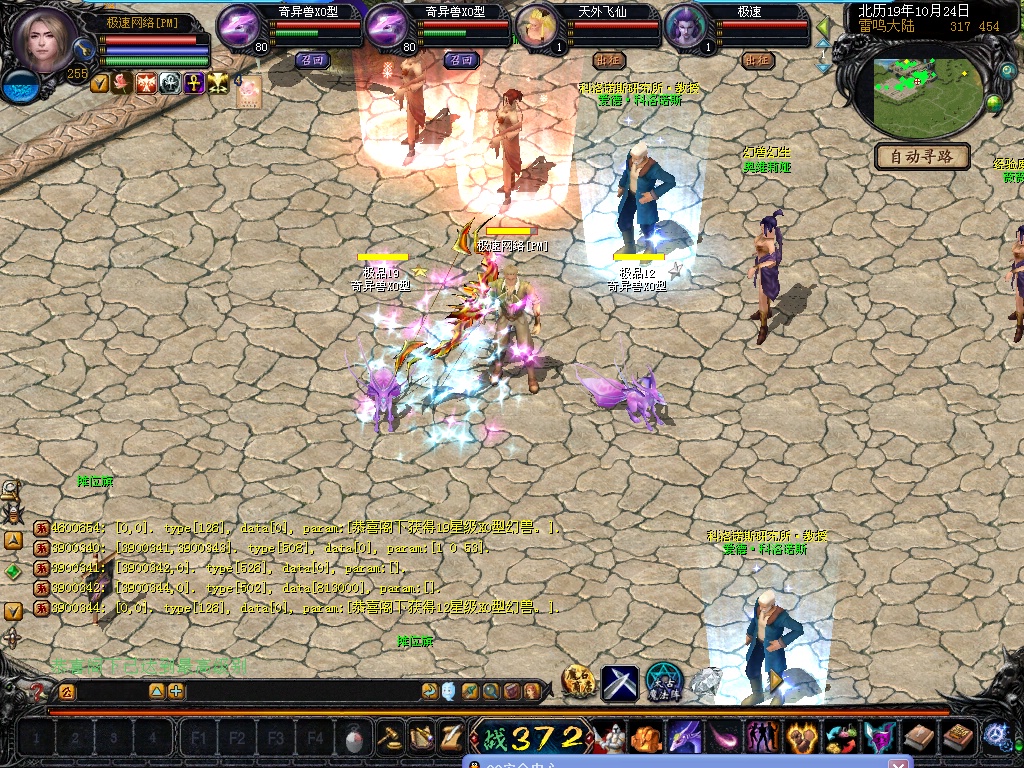Viewport: 1024px width, 768px height.
Task: Select the 极速 purple-haired pet portrait
Action: [685, 25]
